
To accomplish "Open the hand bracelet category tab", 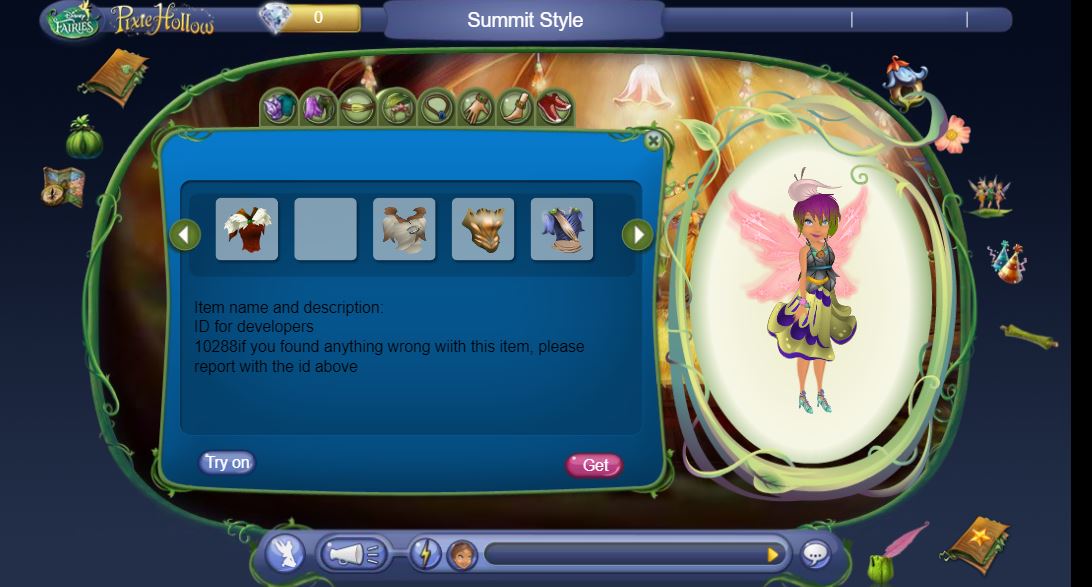I will coord(475,107).
